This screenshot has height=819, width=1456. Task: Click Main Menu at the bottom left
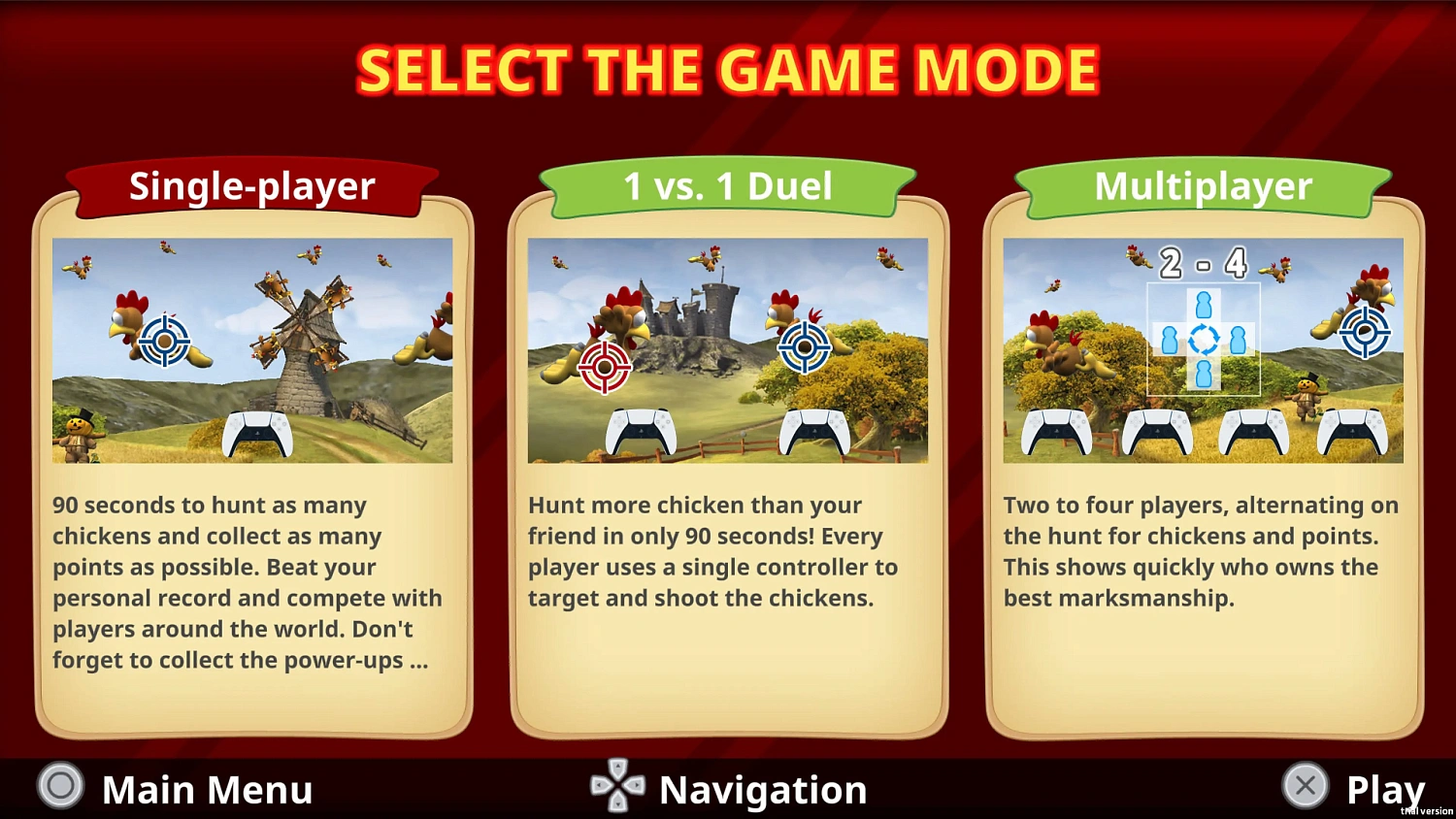(207, 788)
